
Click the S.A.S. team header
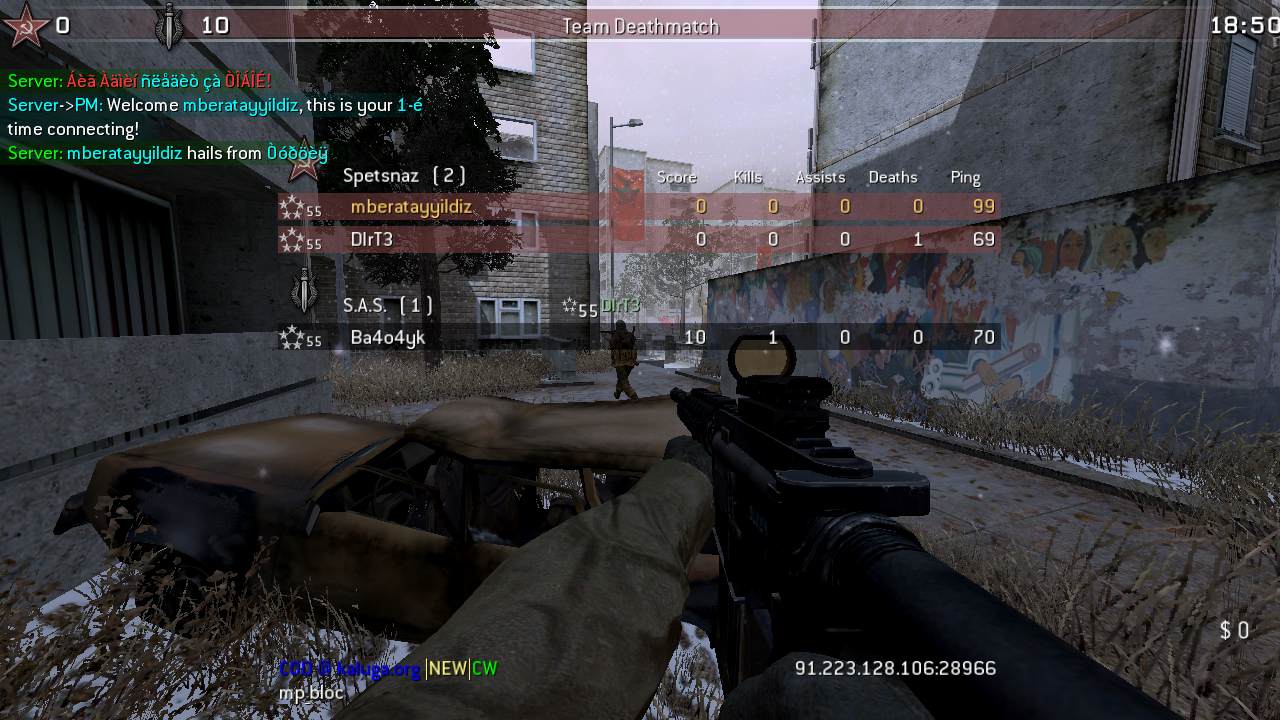(388, 305)
